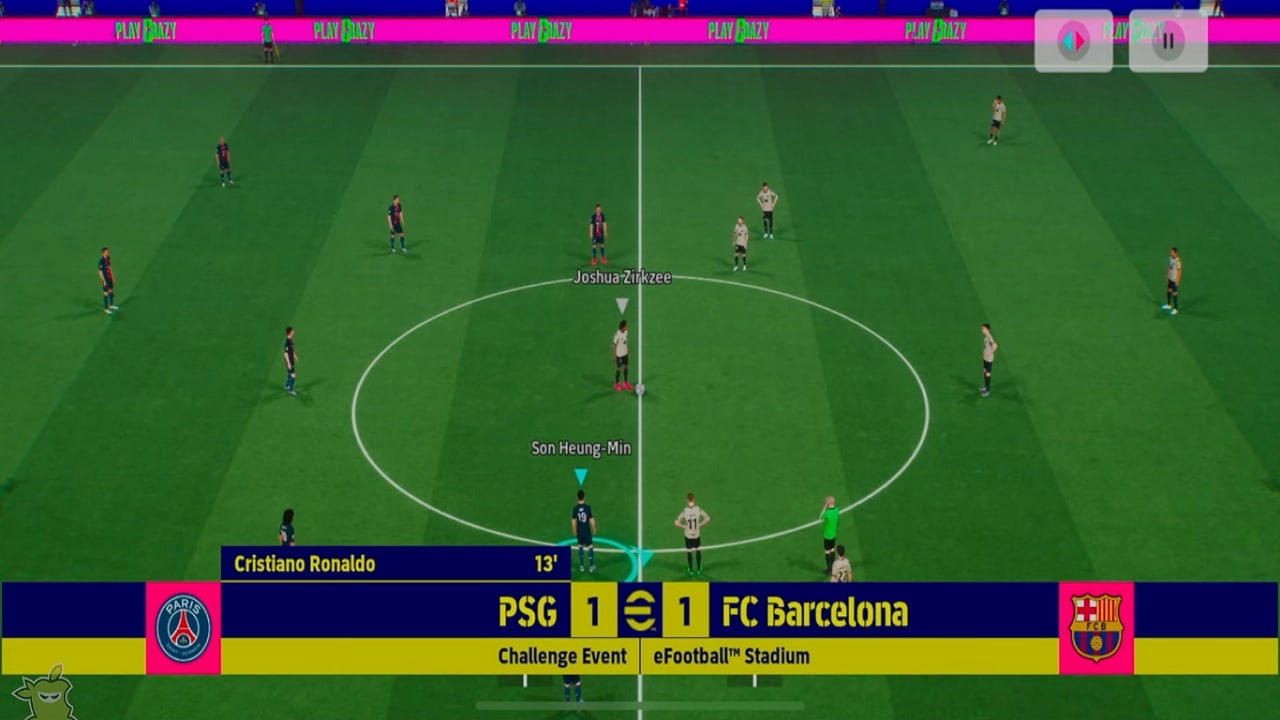Select the eFootball Stadium label
1280x720 pixels.
point(732,657)
